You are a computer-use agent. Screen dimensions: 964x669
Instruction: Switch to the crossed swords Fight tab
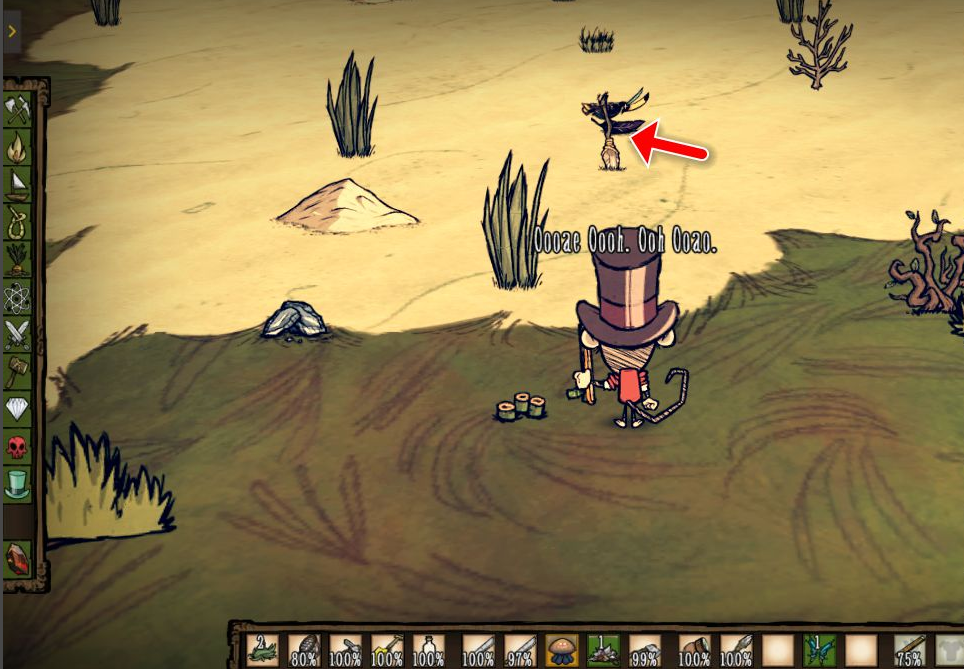[x=18, y=334]
